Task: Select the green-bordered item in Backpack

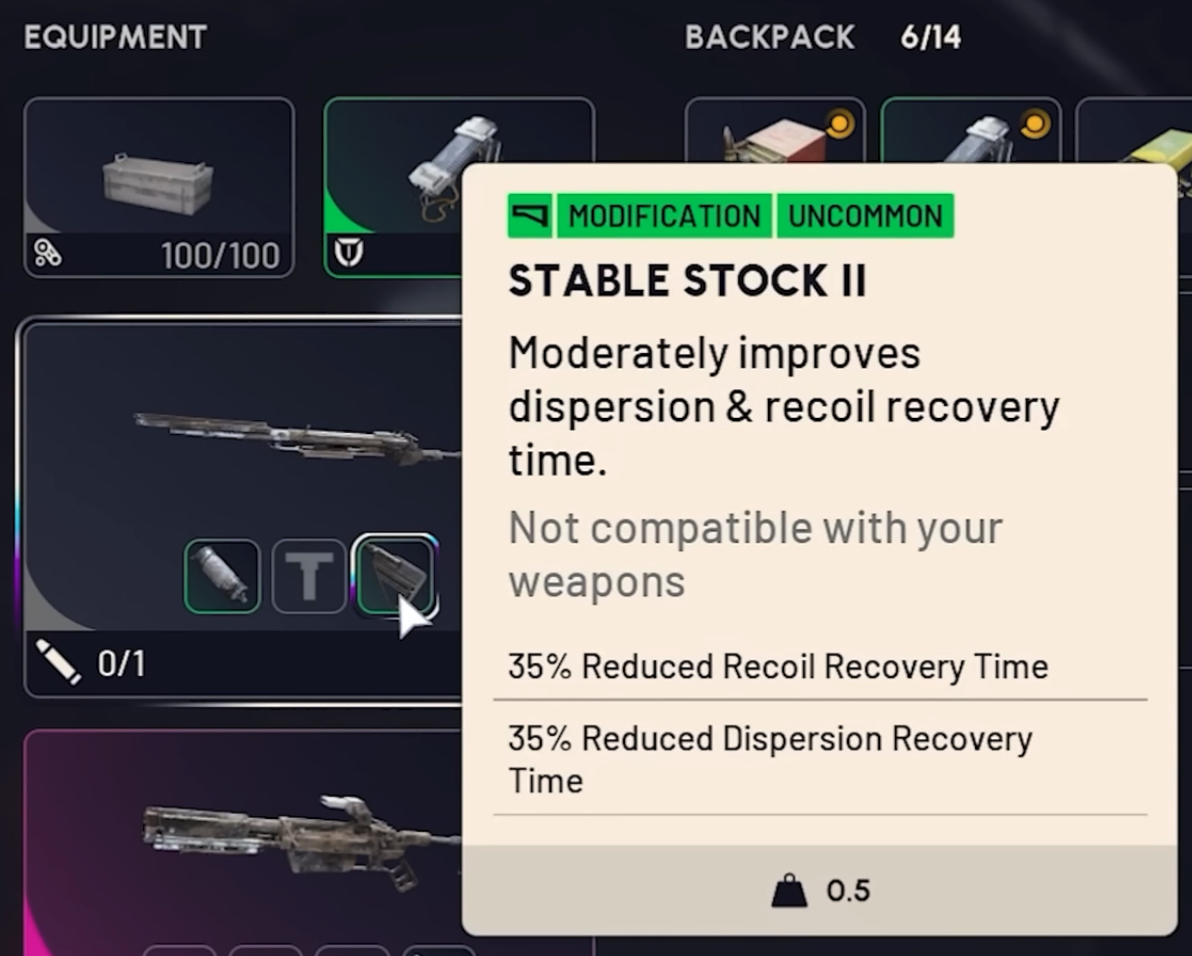Action: coord(970,135)
